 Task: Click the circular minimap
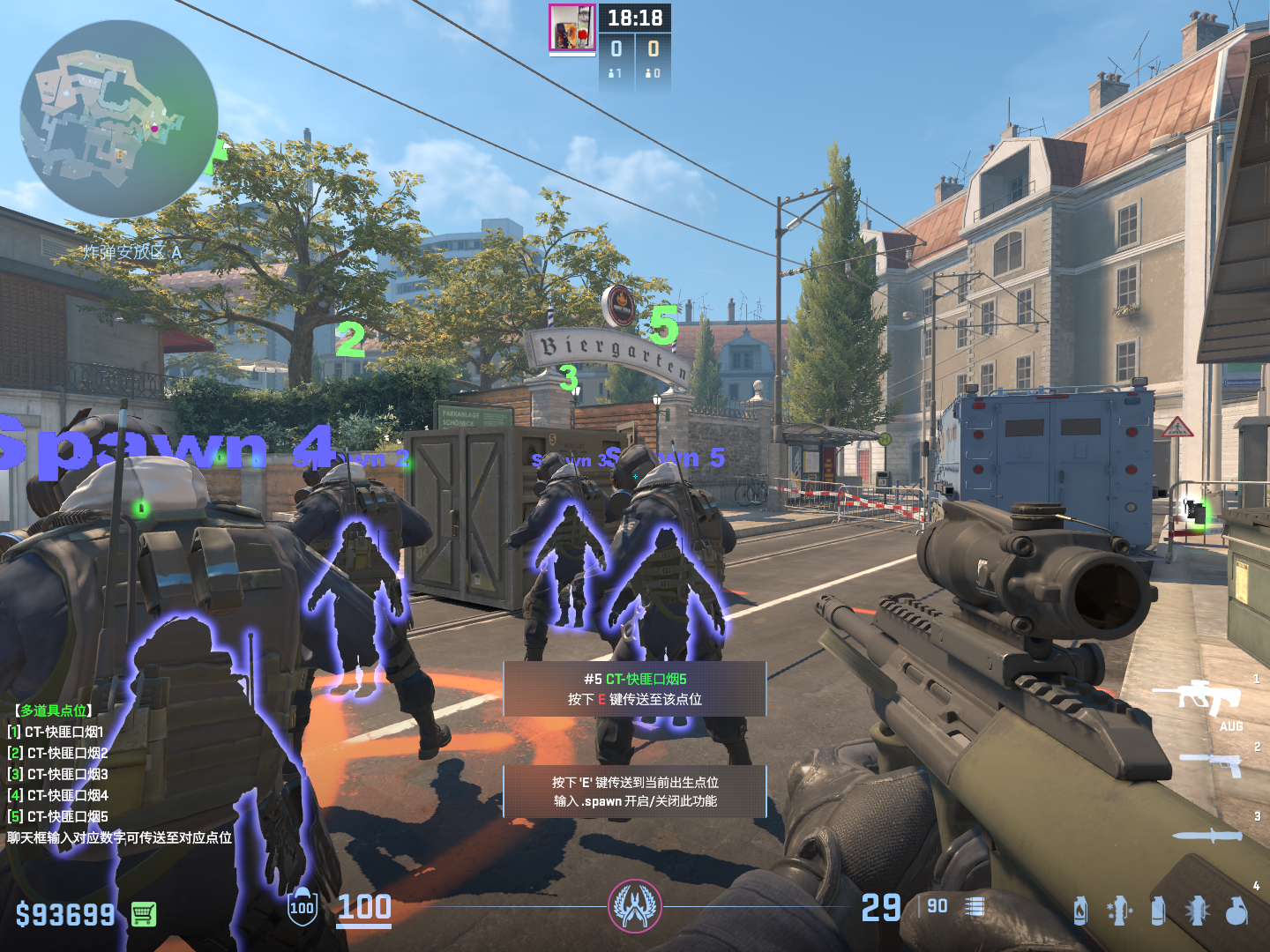click(x=119, y=119)
